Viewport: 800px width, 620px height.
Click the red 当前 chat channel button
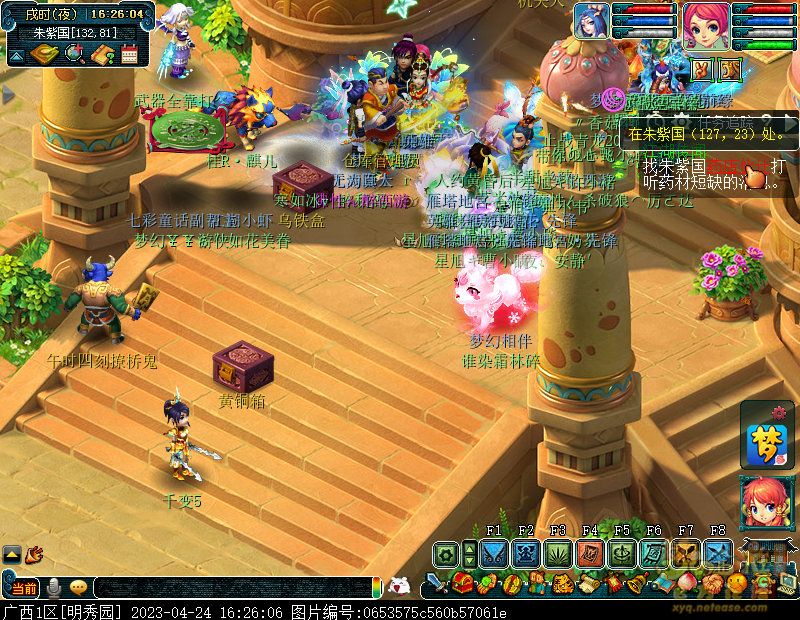coord(25,587)
